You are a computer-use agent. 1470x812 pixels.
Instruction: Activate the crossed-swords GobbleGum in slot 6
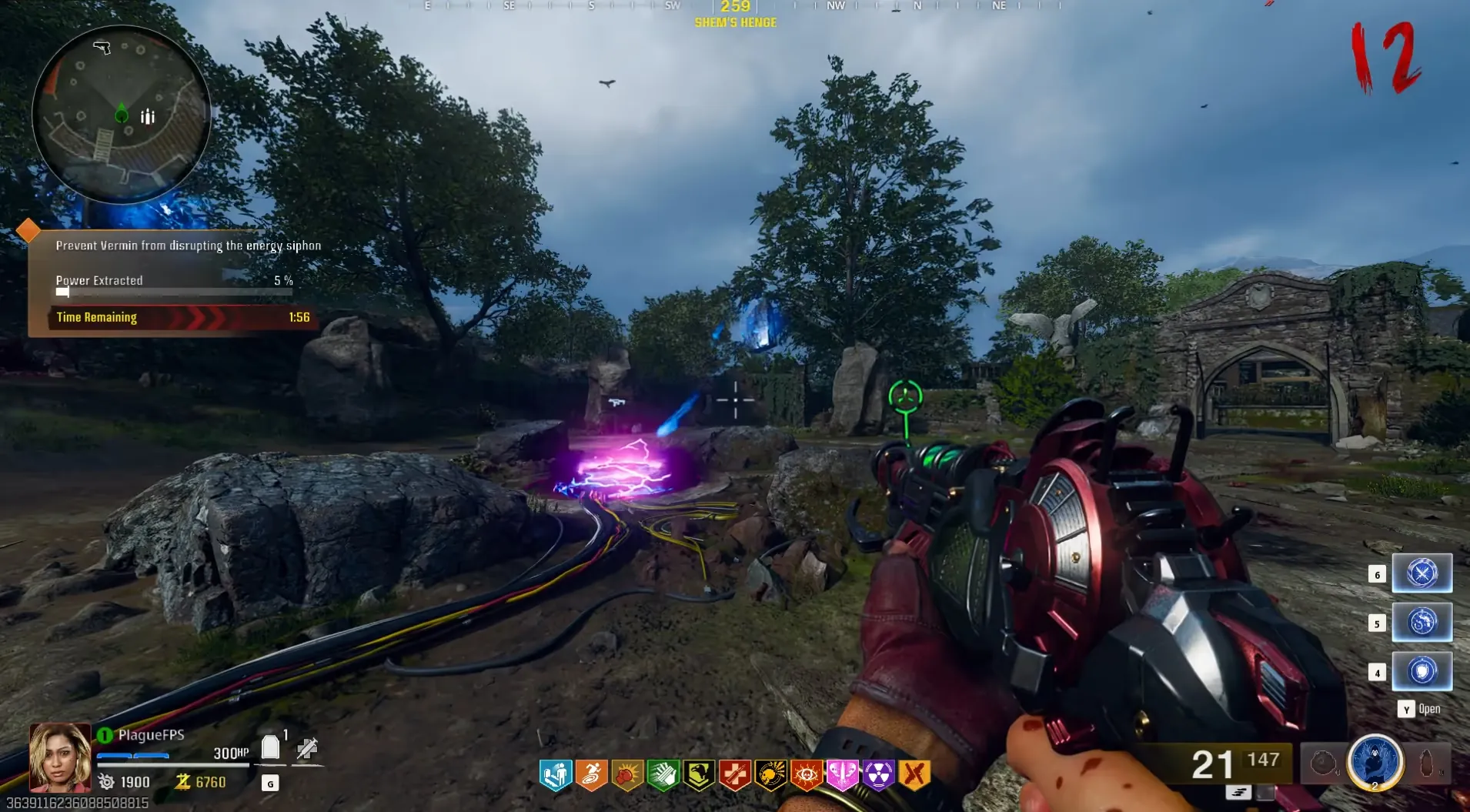(x=1422, y=573)
